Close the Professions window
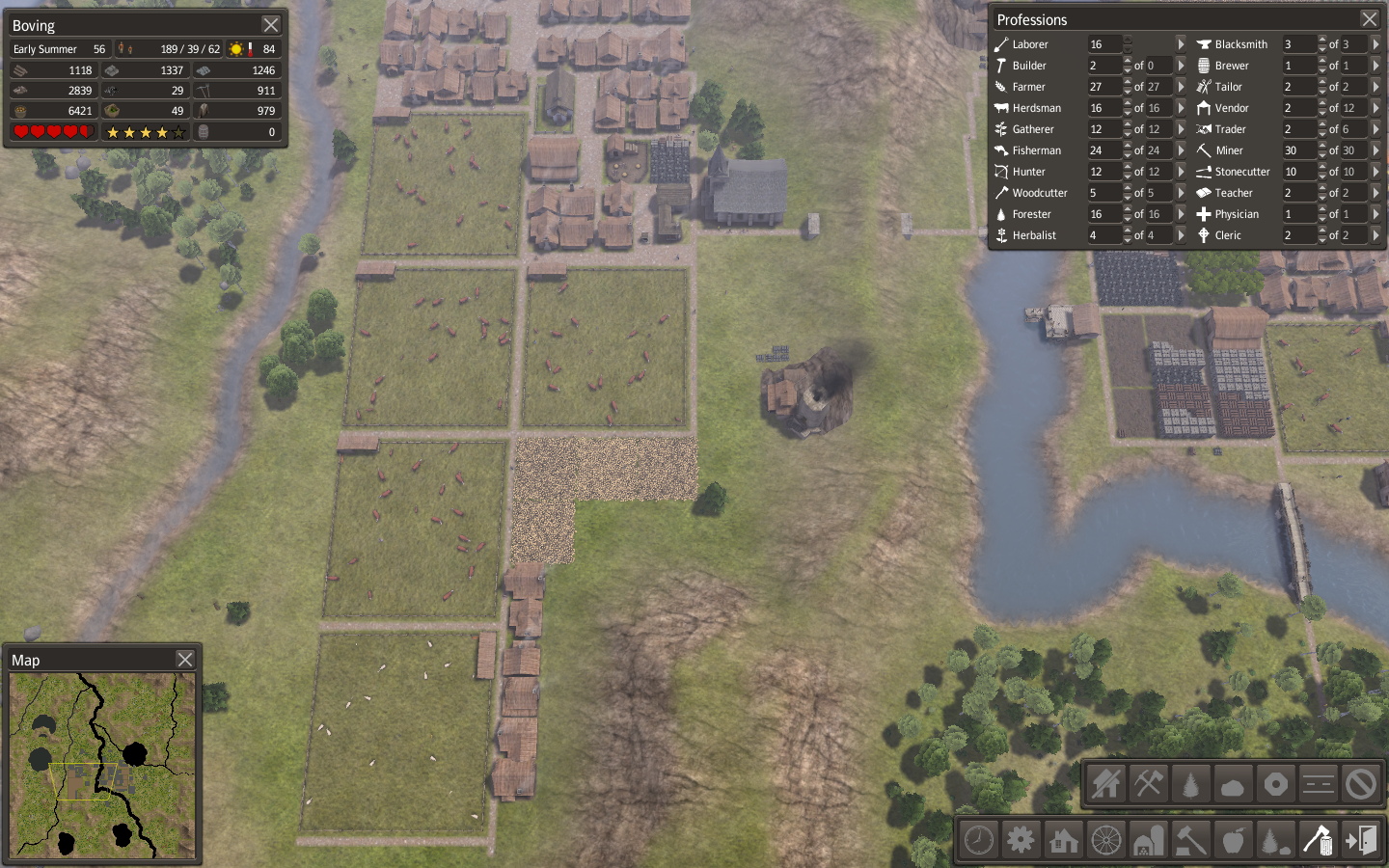This screenshot has height=868, width=1389. coord(1369,19)
